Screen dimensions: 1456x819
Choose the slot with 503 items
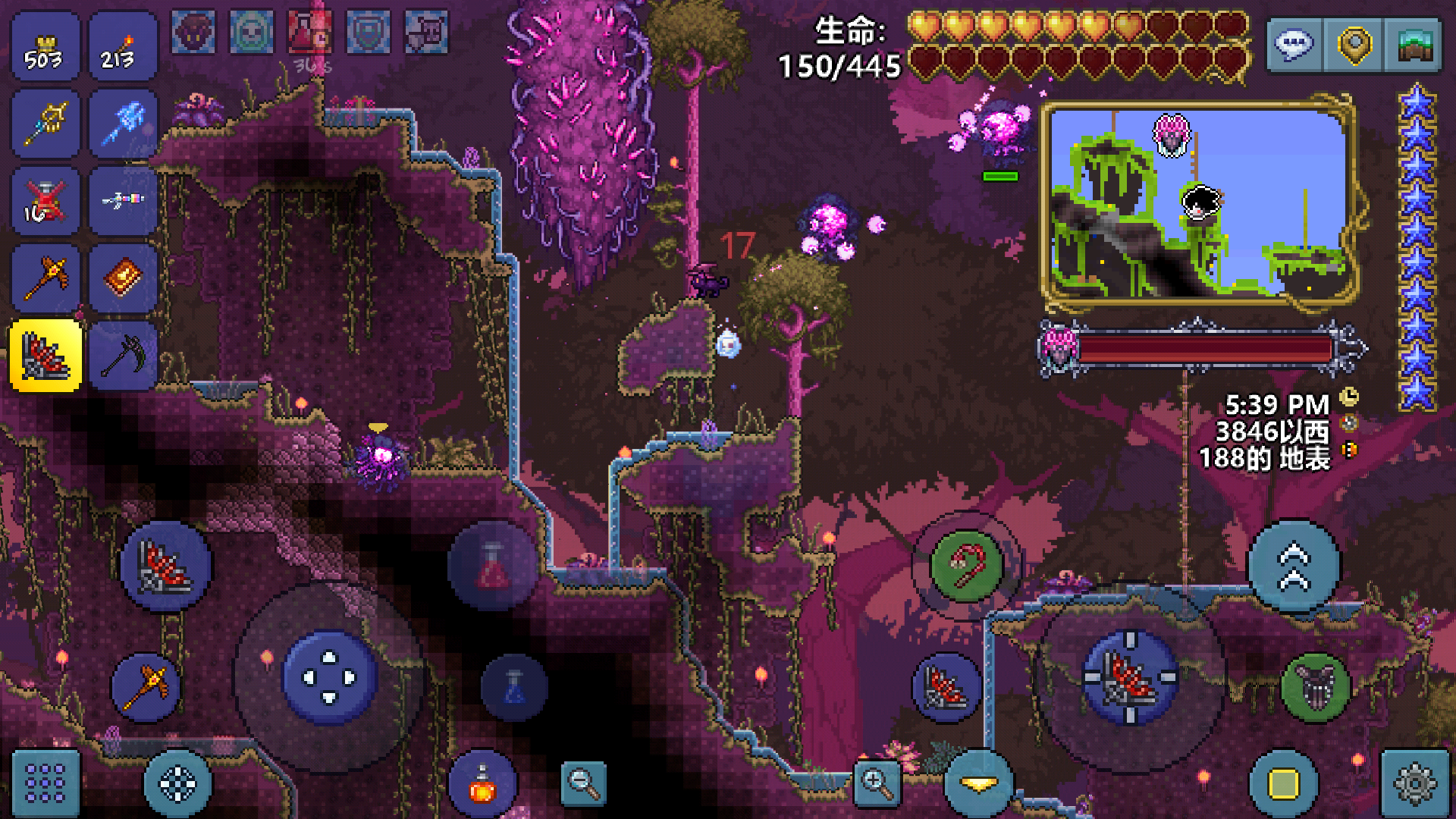[x=45, y=47]
